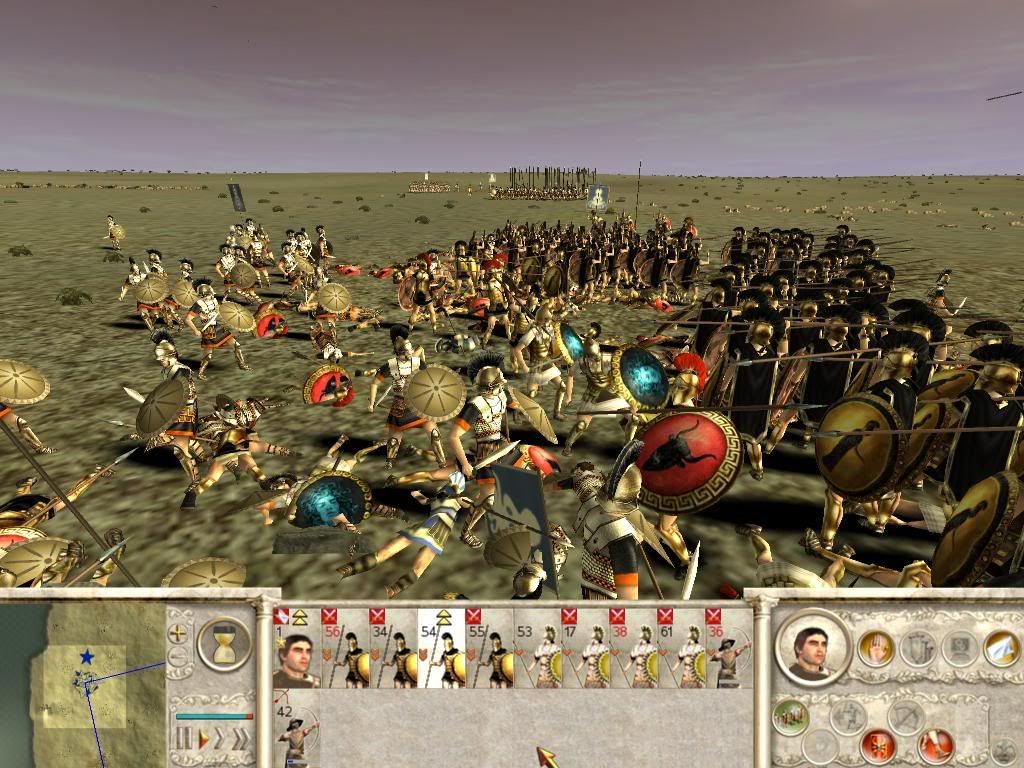Set battle to normal play speed
This screenshot has width=1024, height=768.
coord(204,739)
